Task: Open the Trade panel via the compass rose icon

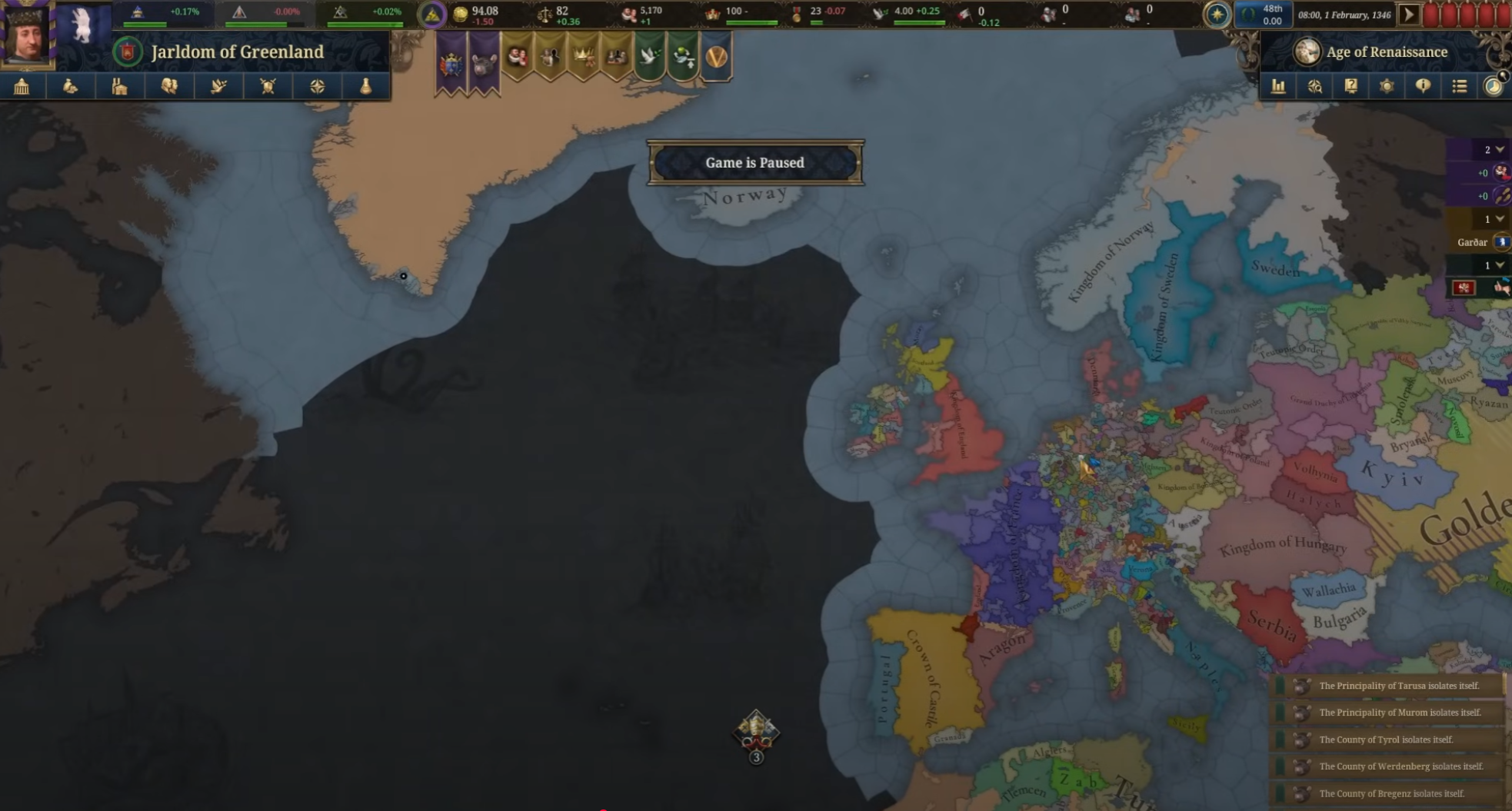Action: [318, 86]
